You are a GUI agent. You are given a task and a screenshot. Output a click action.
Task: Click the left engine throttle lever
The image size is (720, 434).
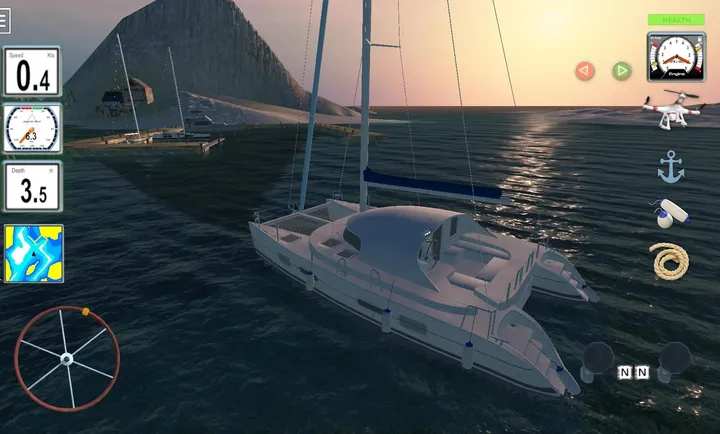coord(598,360)
